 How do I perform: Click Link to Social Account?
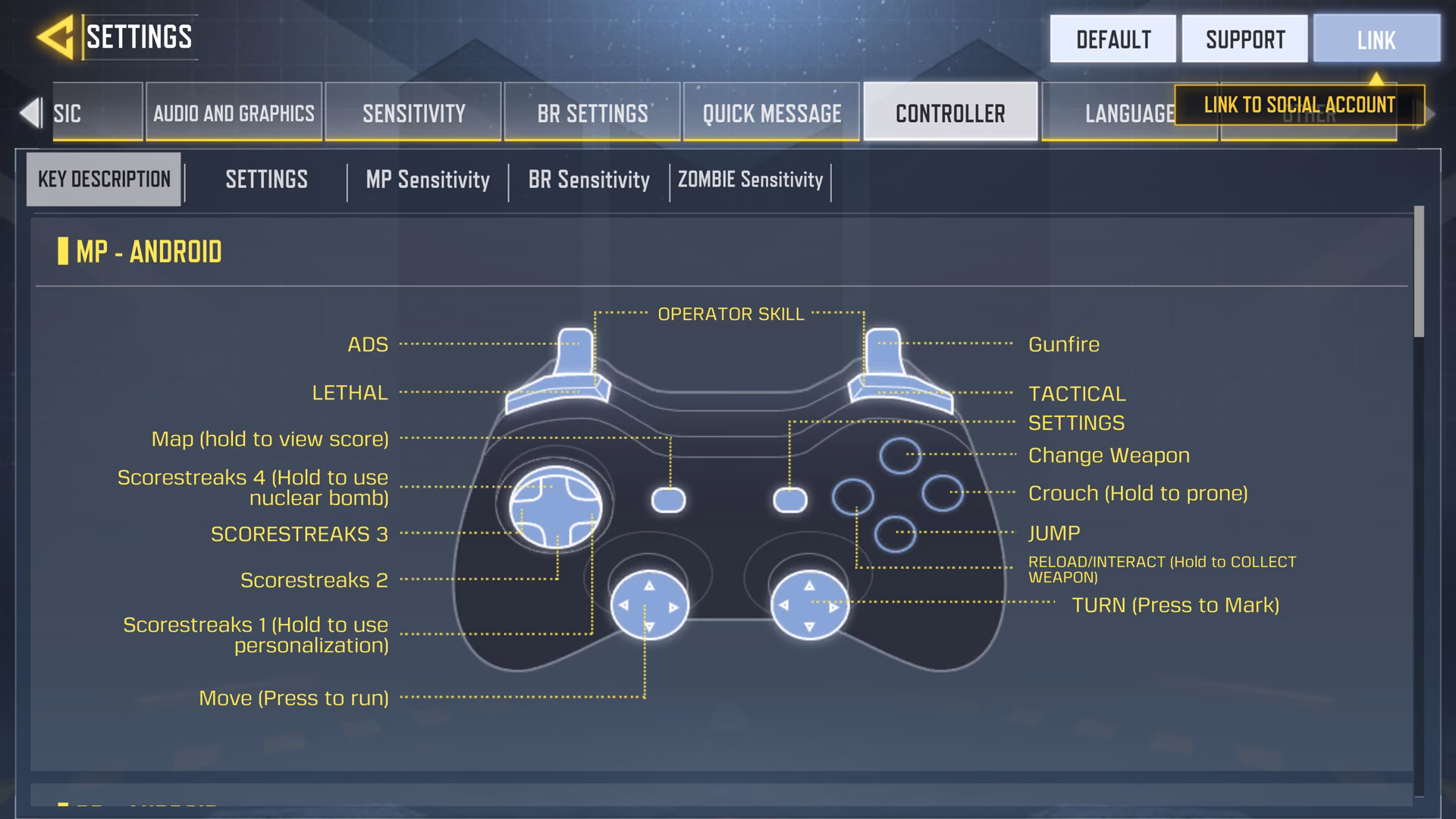tap(1298, 105)
